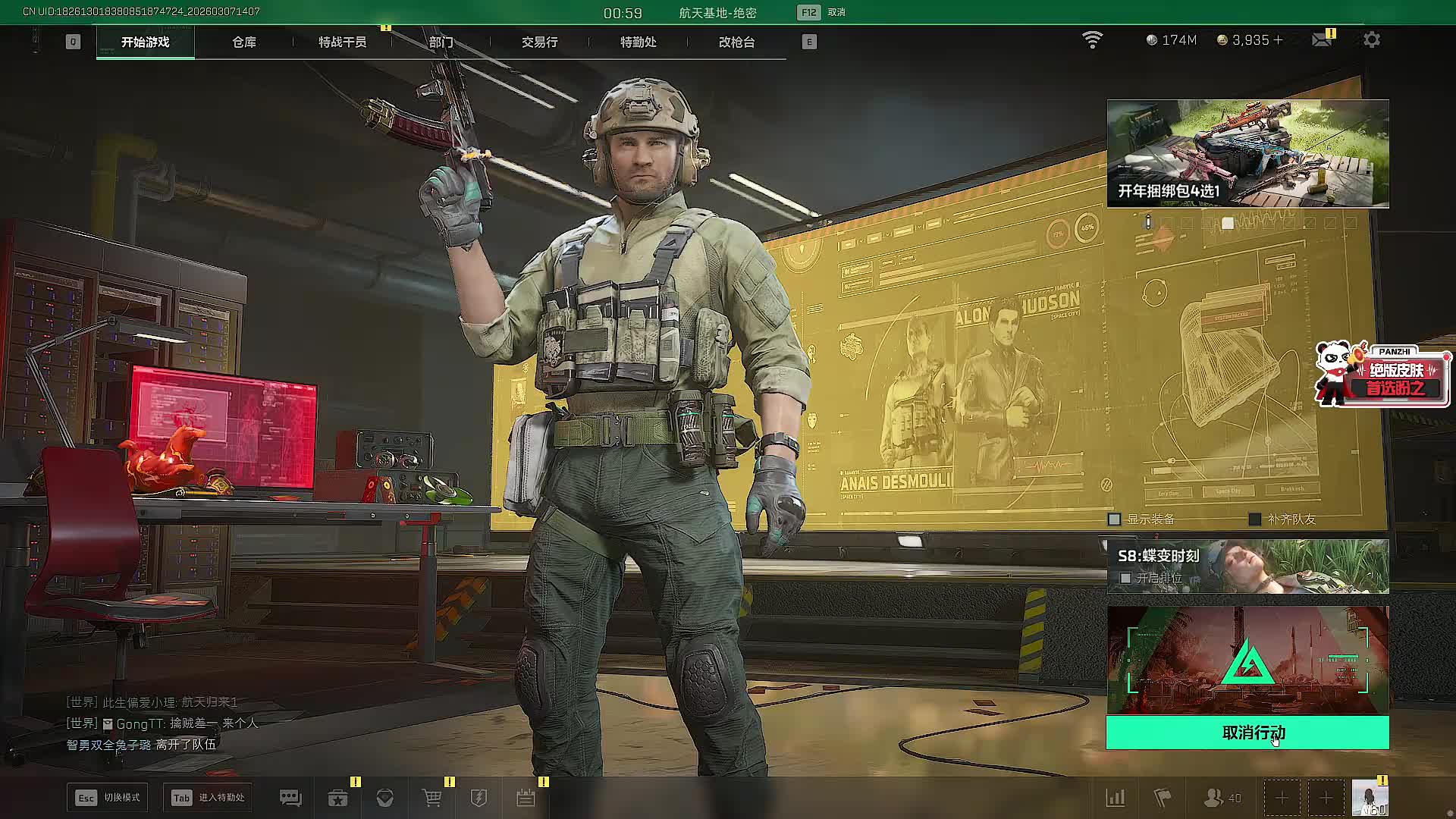Select the 部门 department tab
The height and width of the screenshot is (819, 1456).
click(x=441, y=42)
